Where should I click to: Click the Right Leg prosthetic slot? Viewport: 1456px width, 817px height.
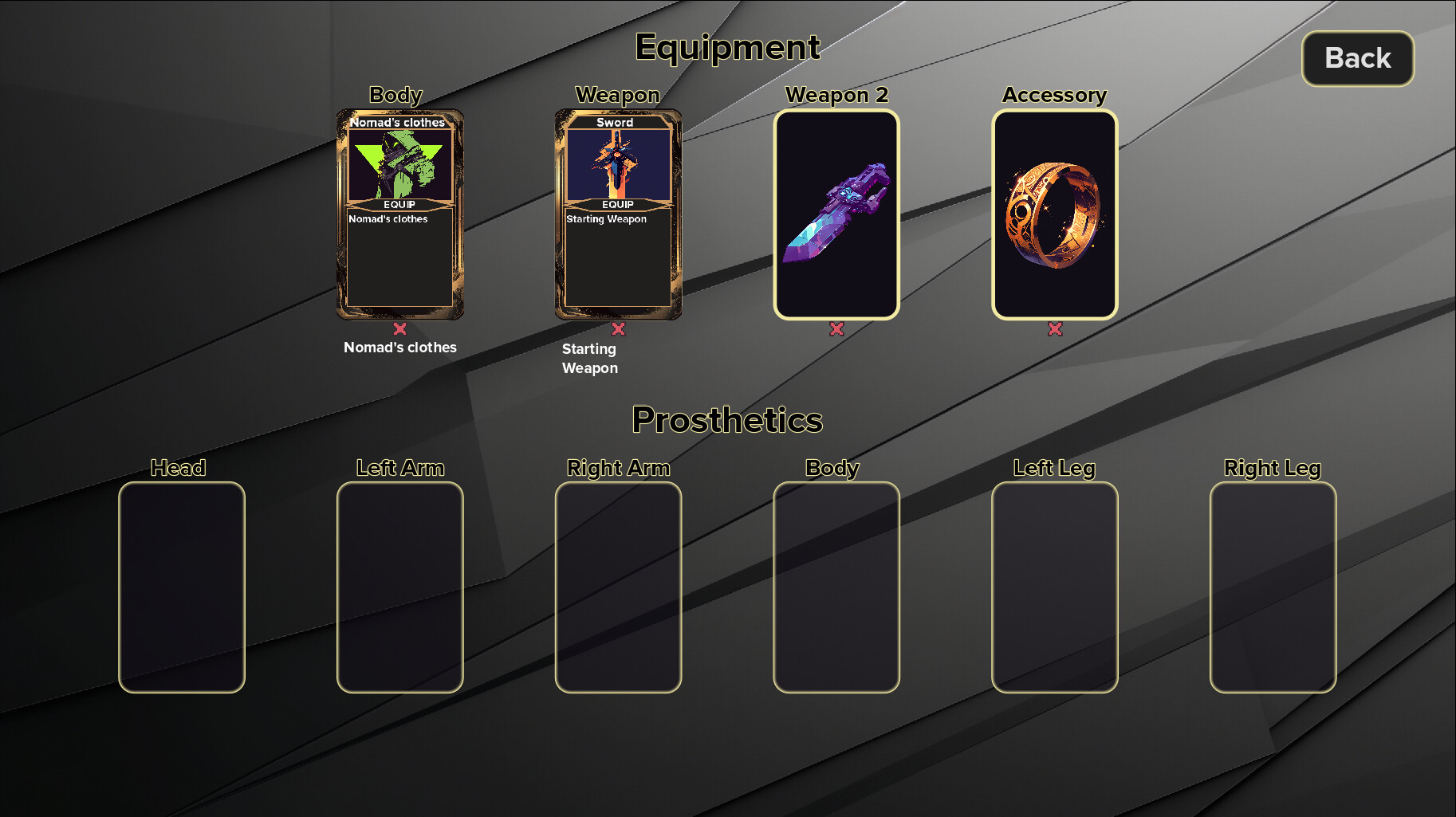(1273, 584)
